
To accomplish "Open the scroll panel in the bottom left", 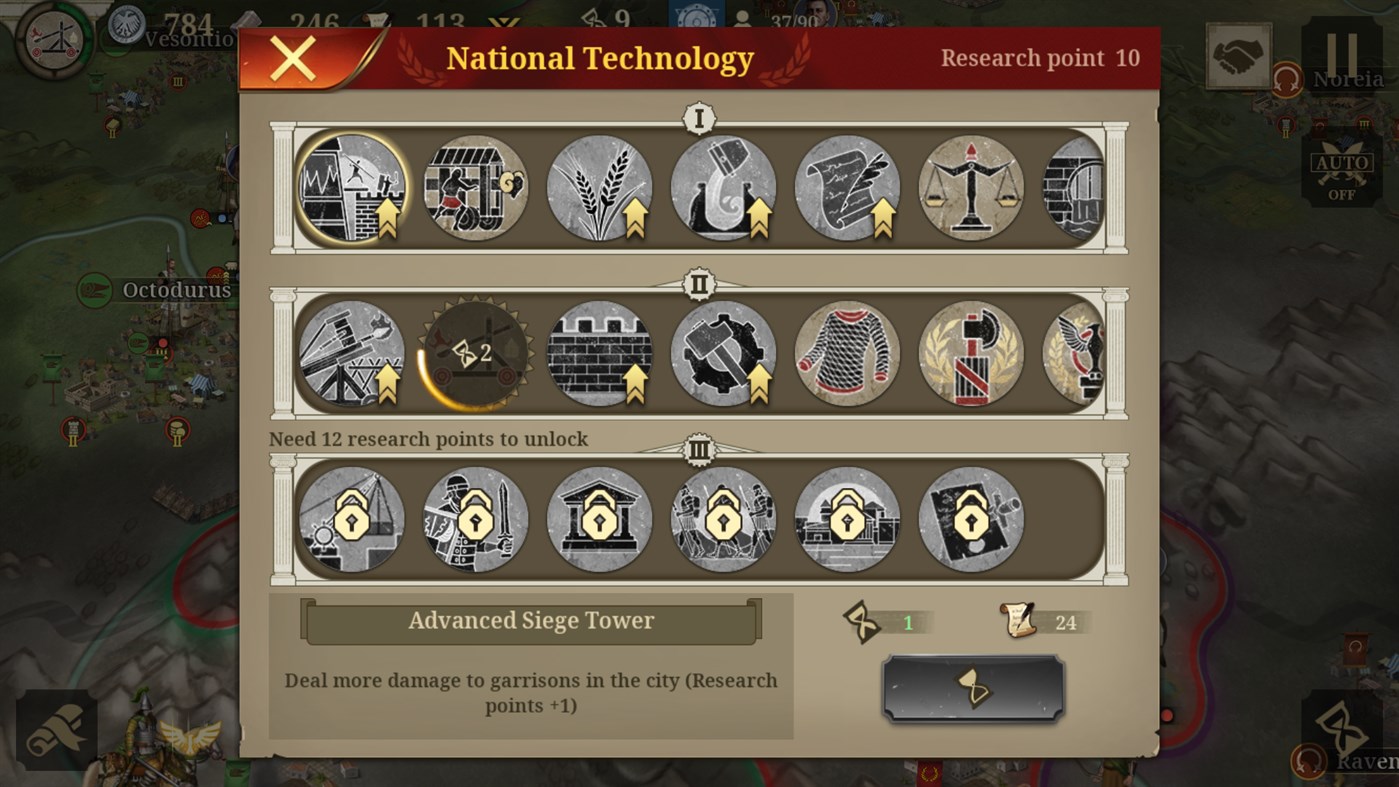I will [59, 730].
